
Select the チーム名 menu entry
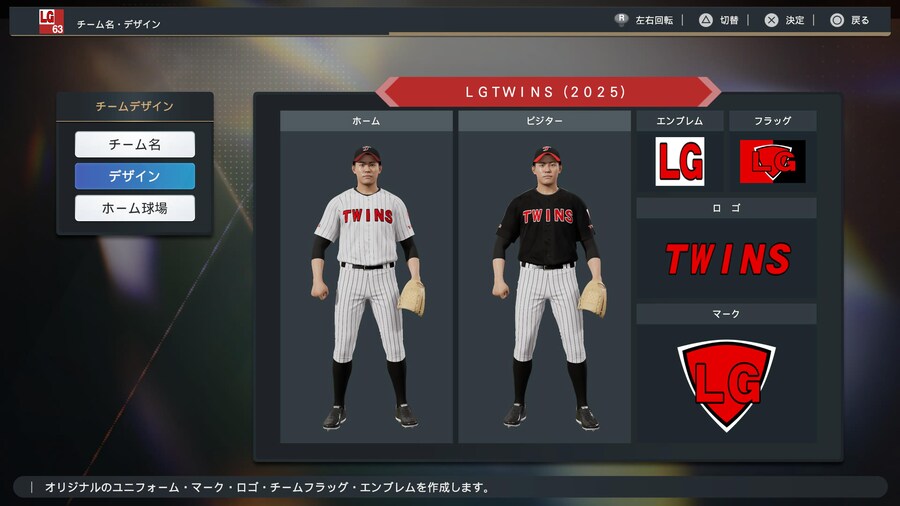tap(135, 145)
